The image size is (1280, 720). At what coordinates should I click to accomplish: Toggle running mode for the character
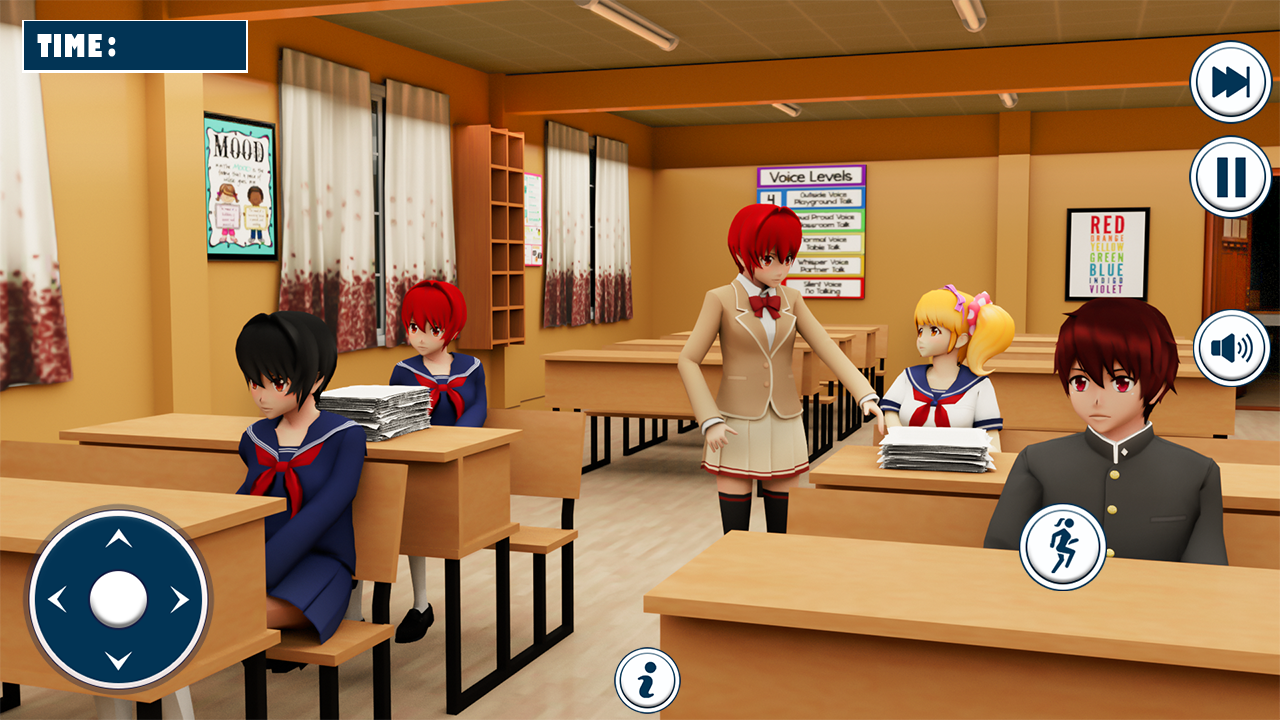click(x=1064, y=547)
